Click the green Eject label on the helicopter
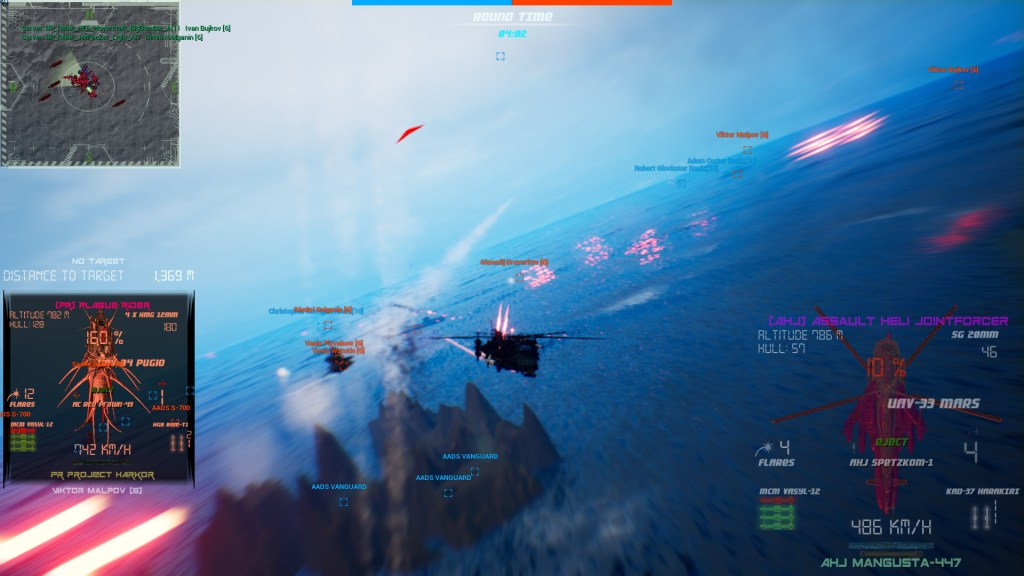Screen dimensions: 1024x576 tap(890, 441)
